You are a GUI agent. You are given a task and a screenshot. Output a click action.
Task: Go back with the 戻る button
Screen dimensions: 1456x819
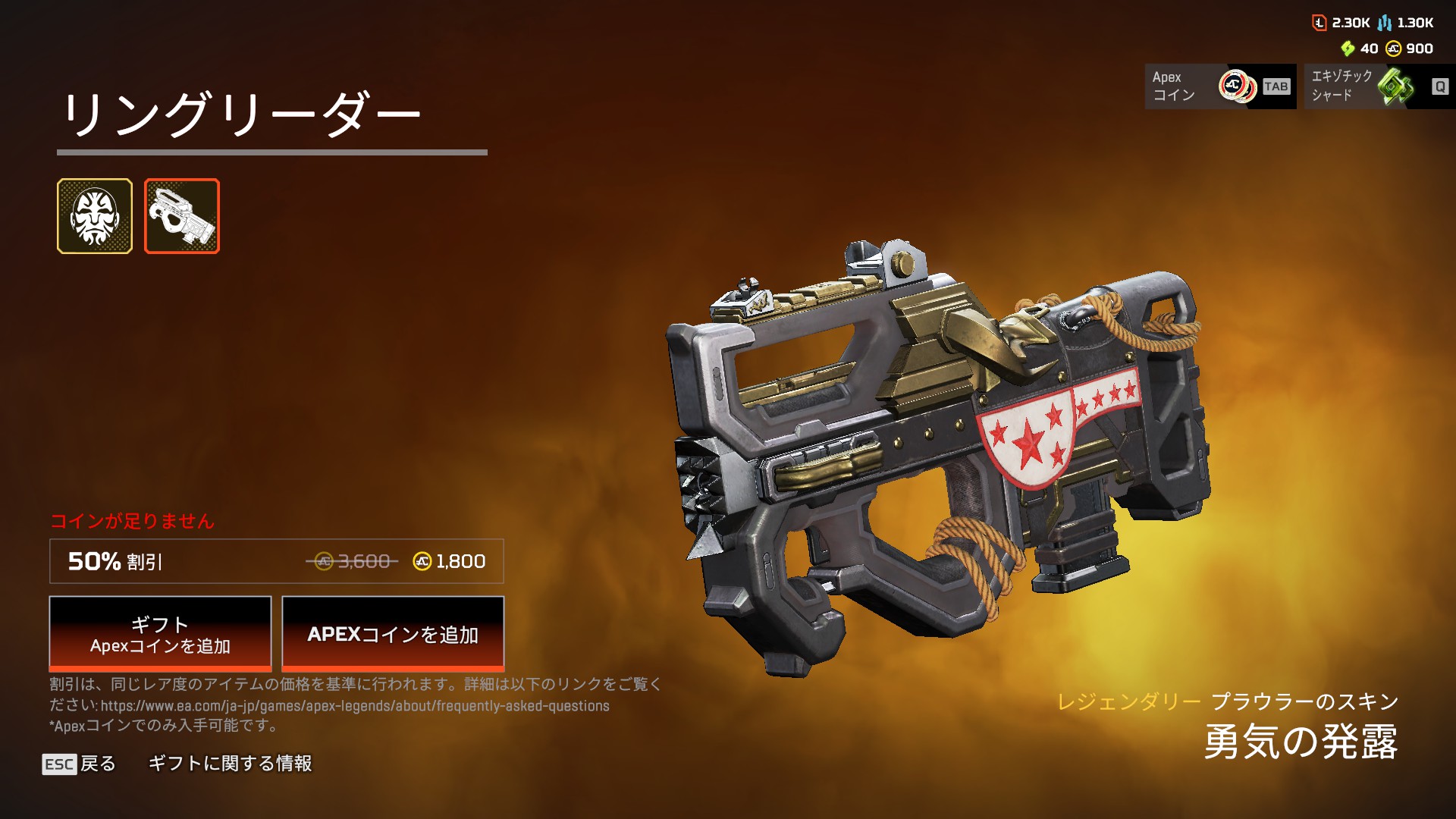80,764
